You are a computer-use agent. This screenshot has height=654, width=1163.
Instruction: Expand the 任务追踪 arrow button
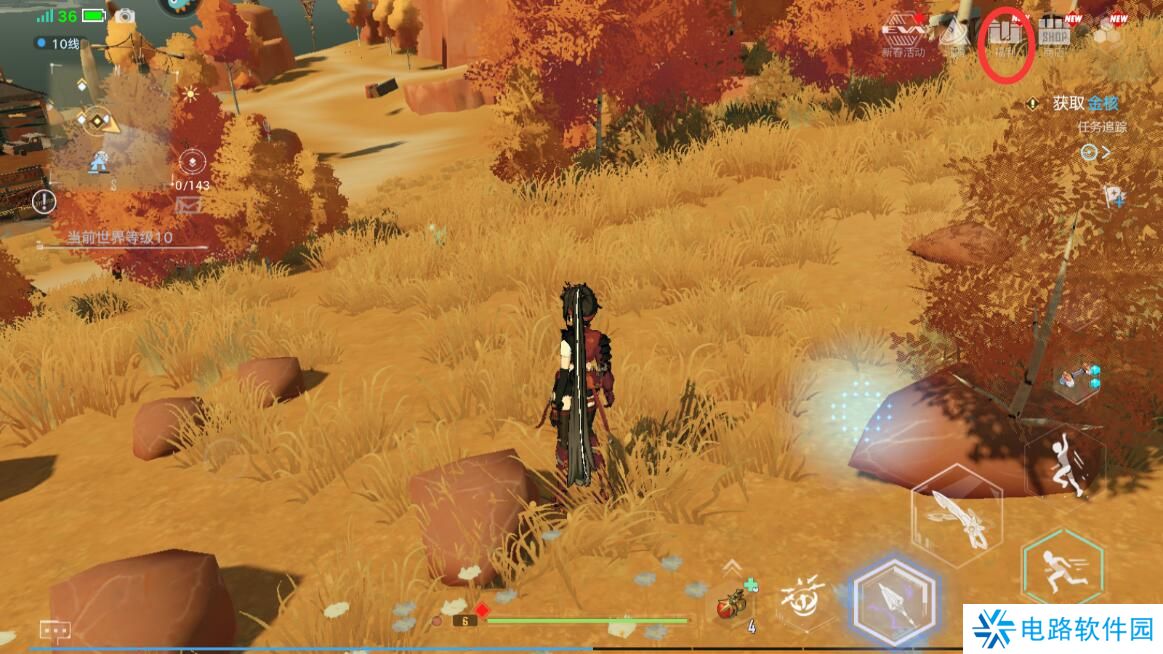pos(1095,152)
